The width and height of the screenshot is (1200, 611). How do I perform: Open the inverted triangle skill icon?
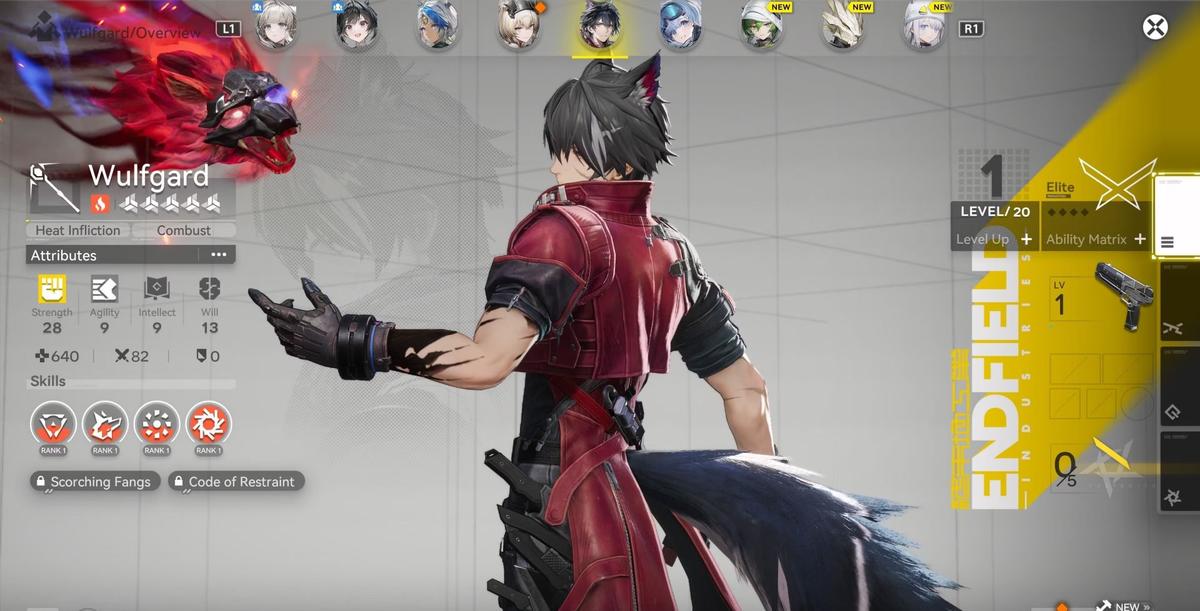pyautogui.click(x=53, y=424)
